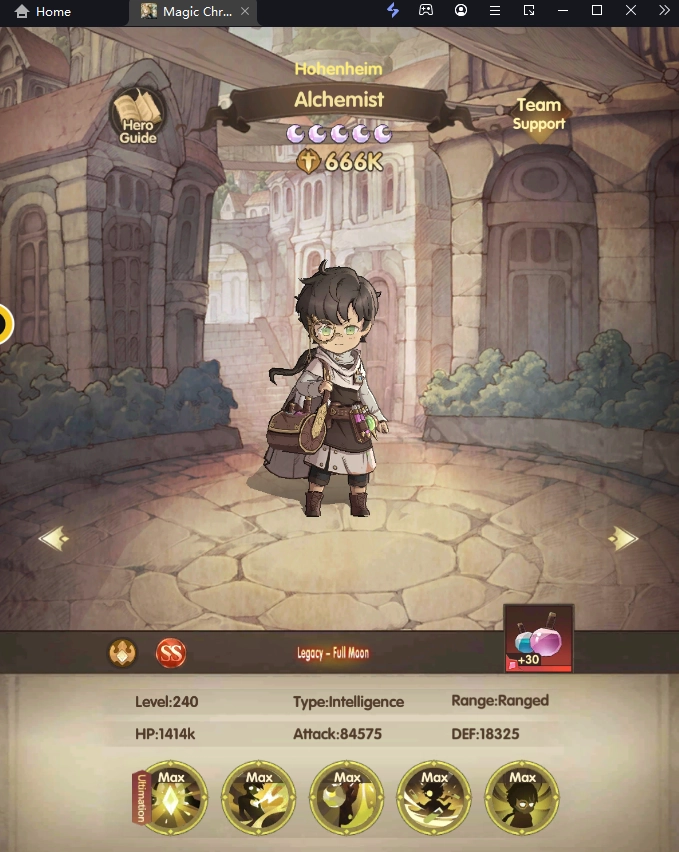Click the yellow button on left screen edge
The height and width of the screenshot is (852, 679).
(4, 324)
